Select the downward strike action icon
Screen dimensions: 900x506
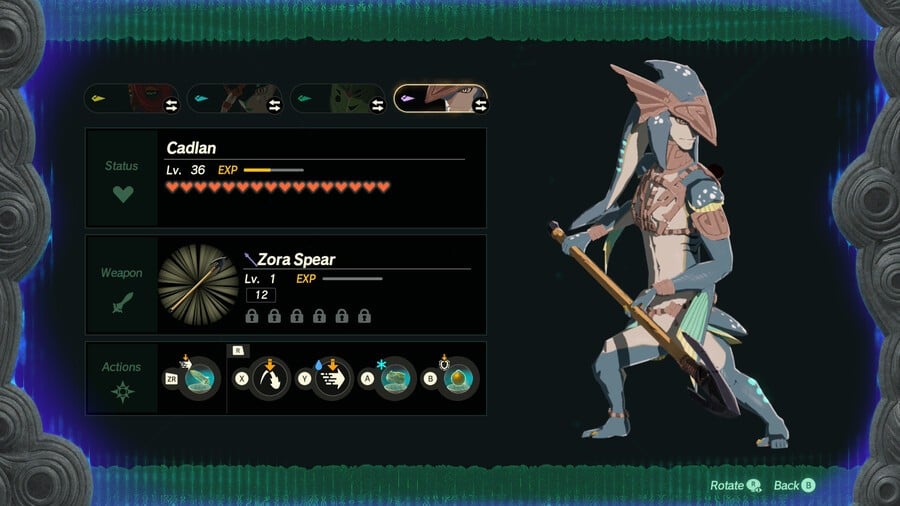(270, 380)
